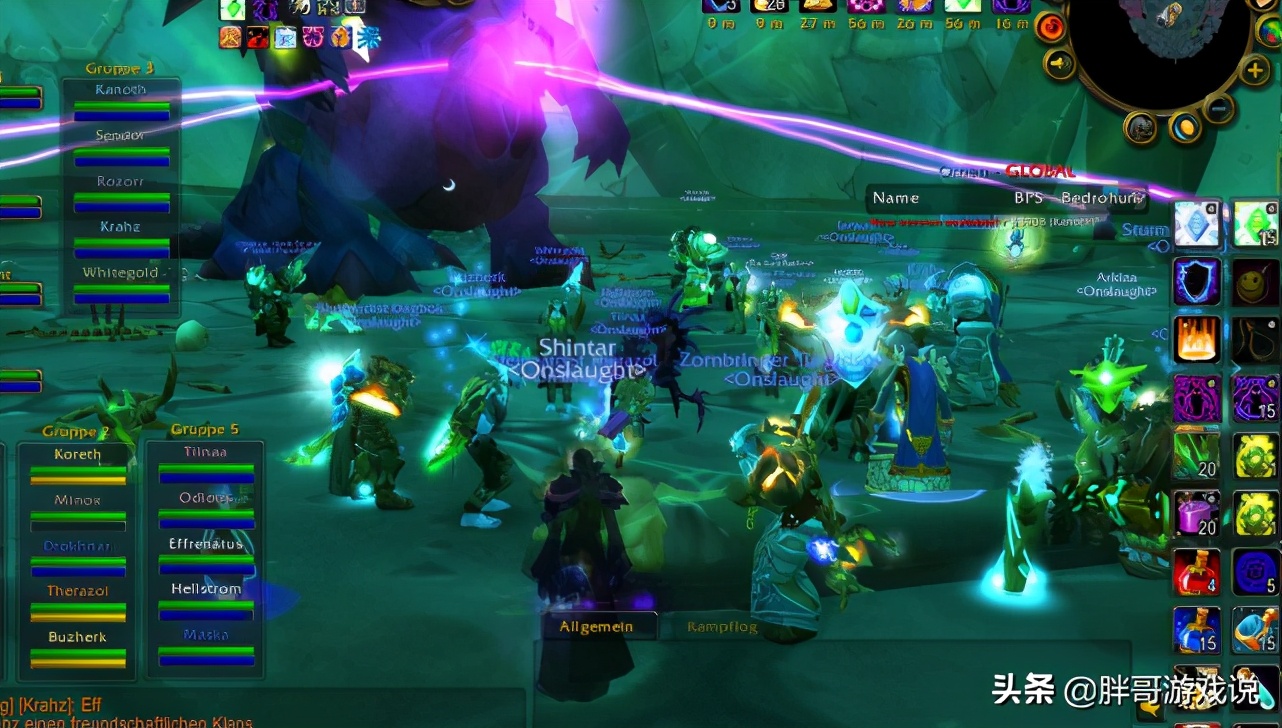
Task: Zoom out the minimap with minus button
Action: point(1218,106)
